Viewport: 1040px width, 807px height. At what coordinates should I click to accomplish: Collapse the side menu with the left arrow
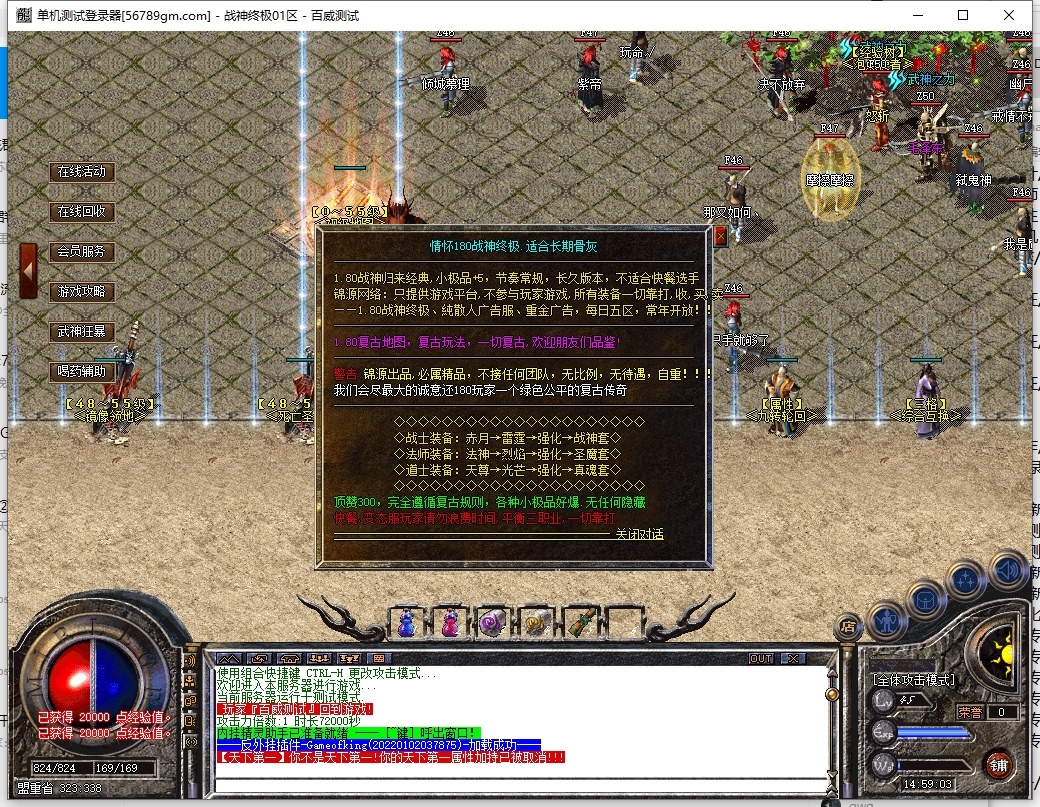click(28, 271)
